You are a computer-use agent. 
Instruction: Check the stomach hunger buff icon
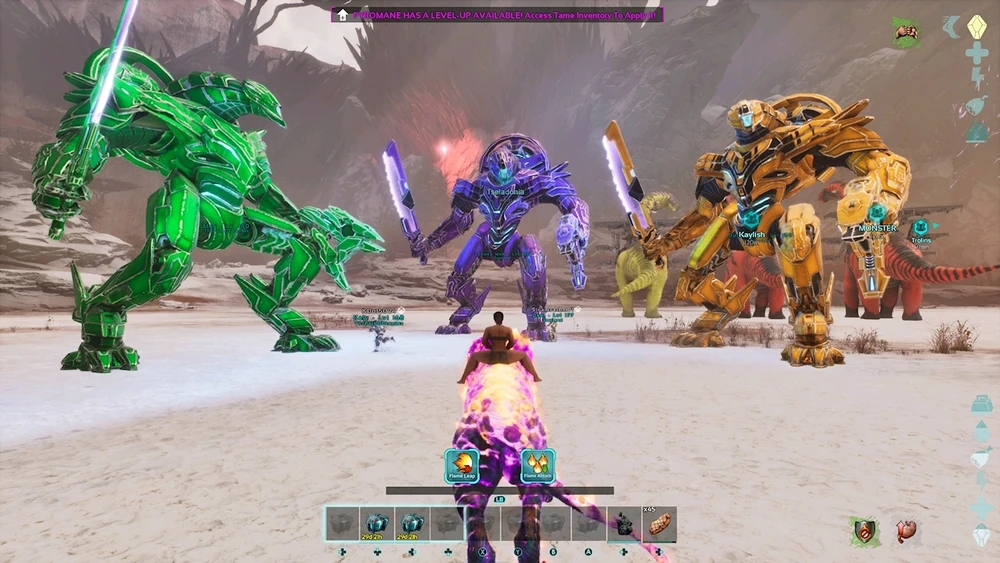click(907, 531)
